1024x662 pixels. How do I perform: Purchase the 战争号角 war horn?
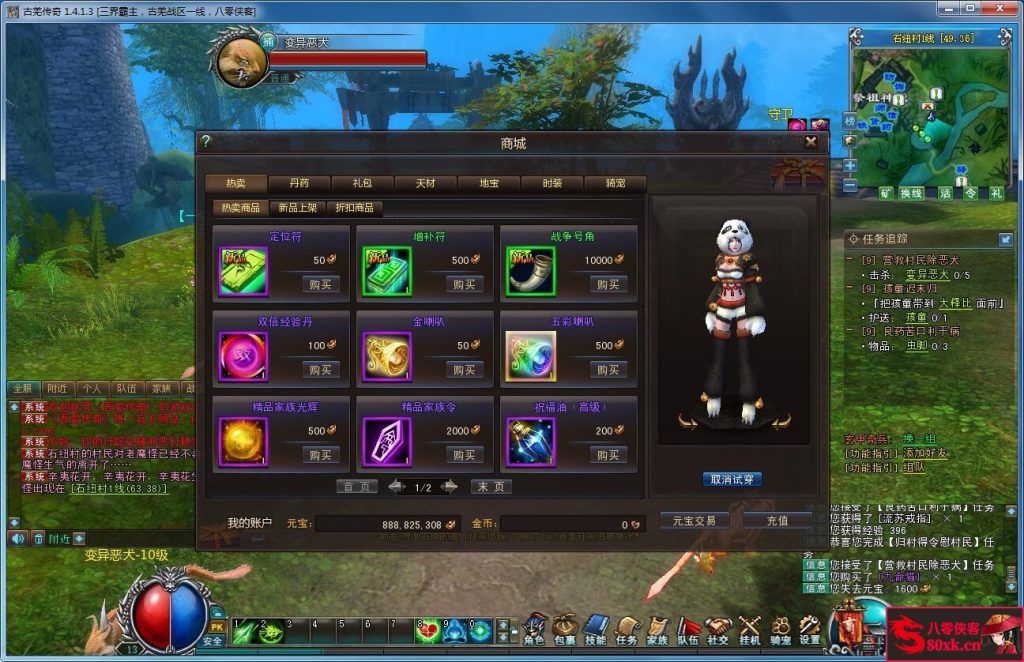(608, 284)
